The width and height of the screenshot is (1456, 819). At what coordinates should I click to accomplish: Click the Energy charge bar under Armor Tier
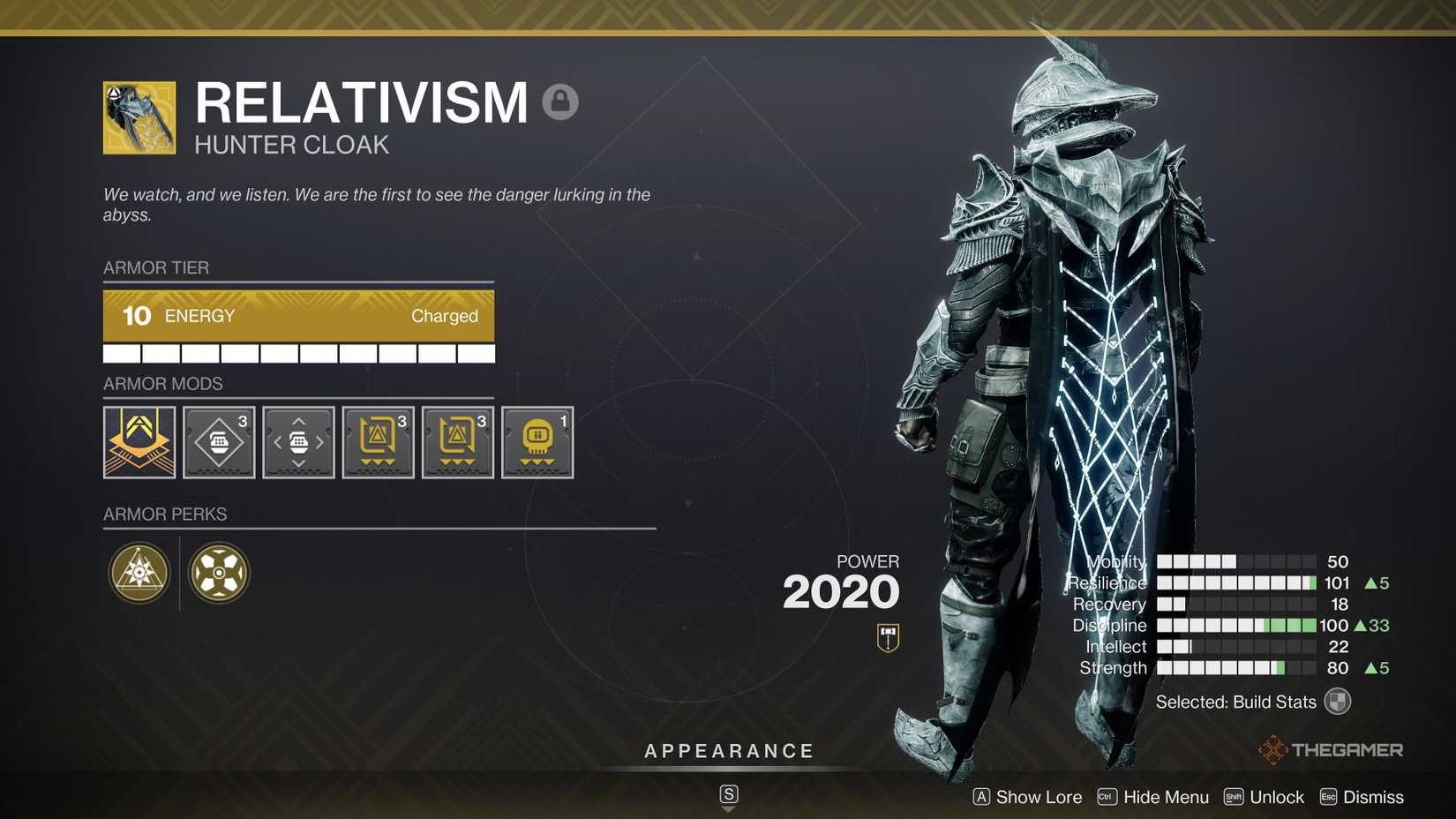(x=298, y=316)
